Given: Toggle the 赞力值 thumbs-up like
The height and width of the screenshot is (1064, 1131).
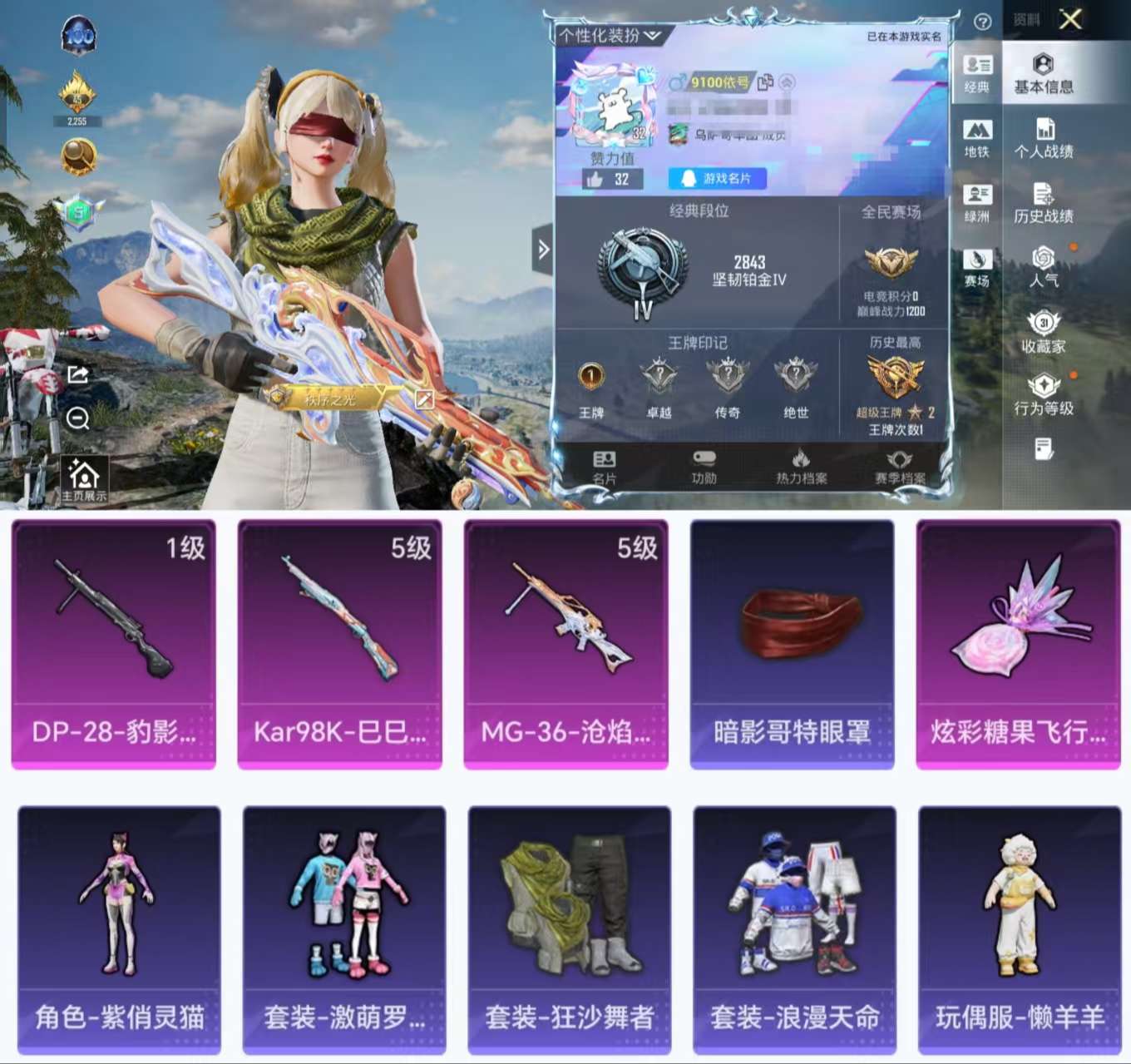Looking at the screenshot, I should pyautogui.click(x=595, y=178).
